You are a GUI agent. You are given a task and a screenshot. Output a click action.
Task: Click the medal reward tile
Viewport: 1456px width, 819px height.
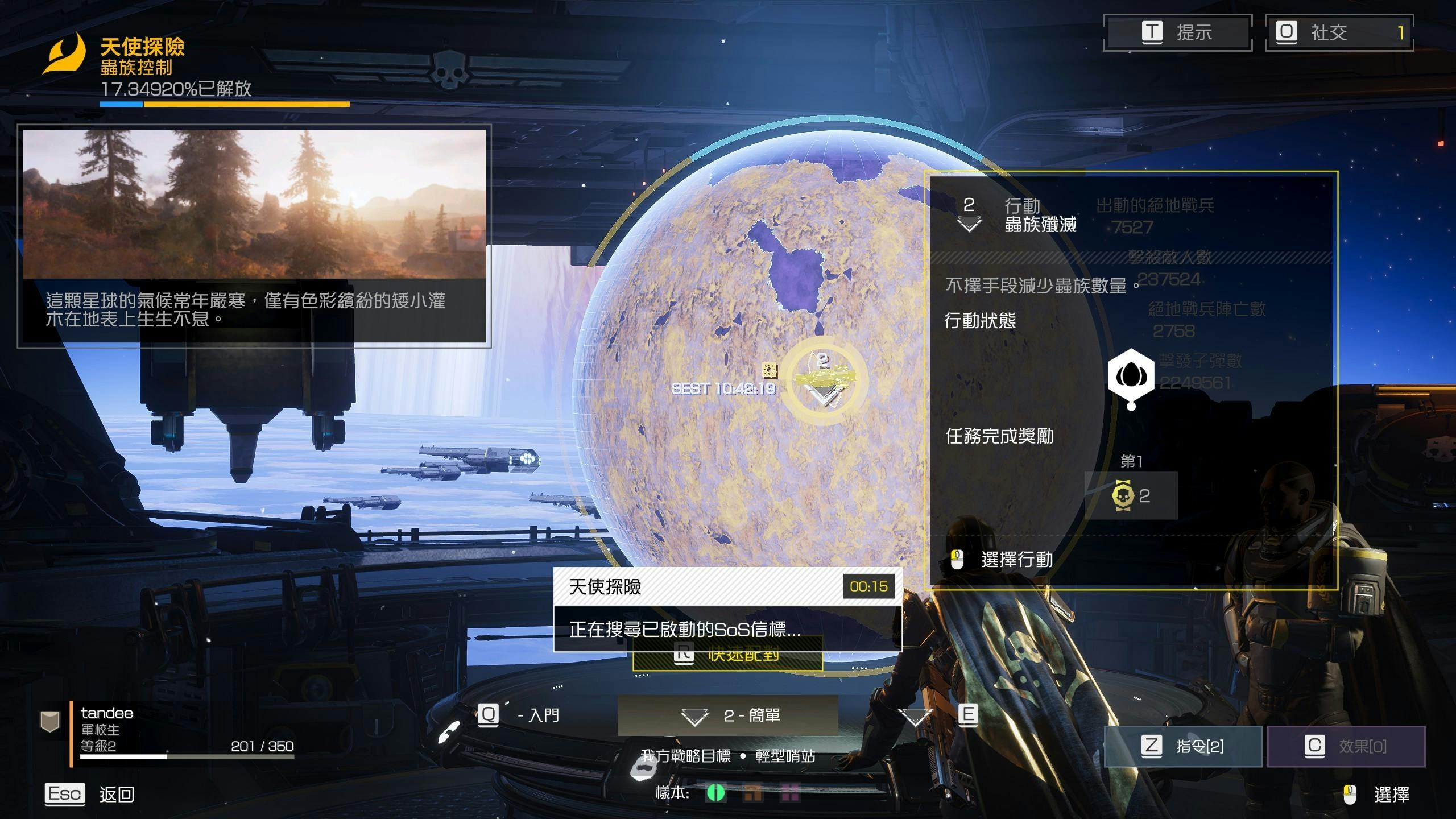[x=1131, y=495]
